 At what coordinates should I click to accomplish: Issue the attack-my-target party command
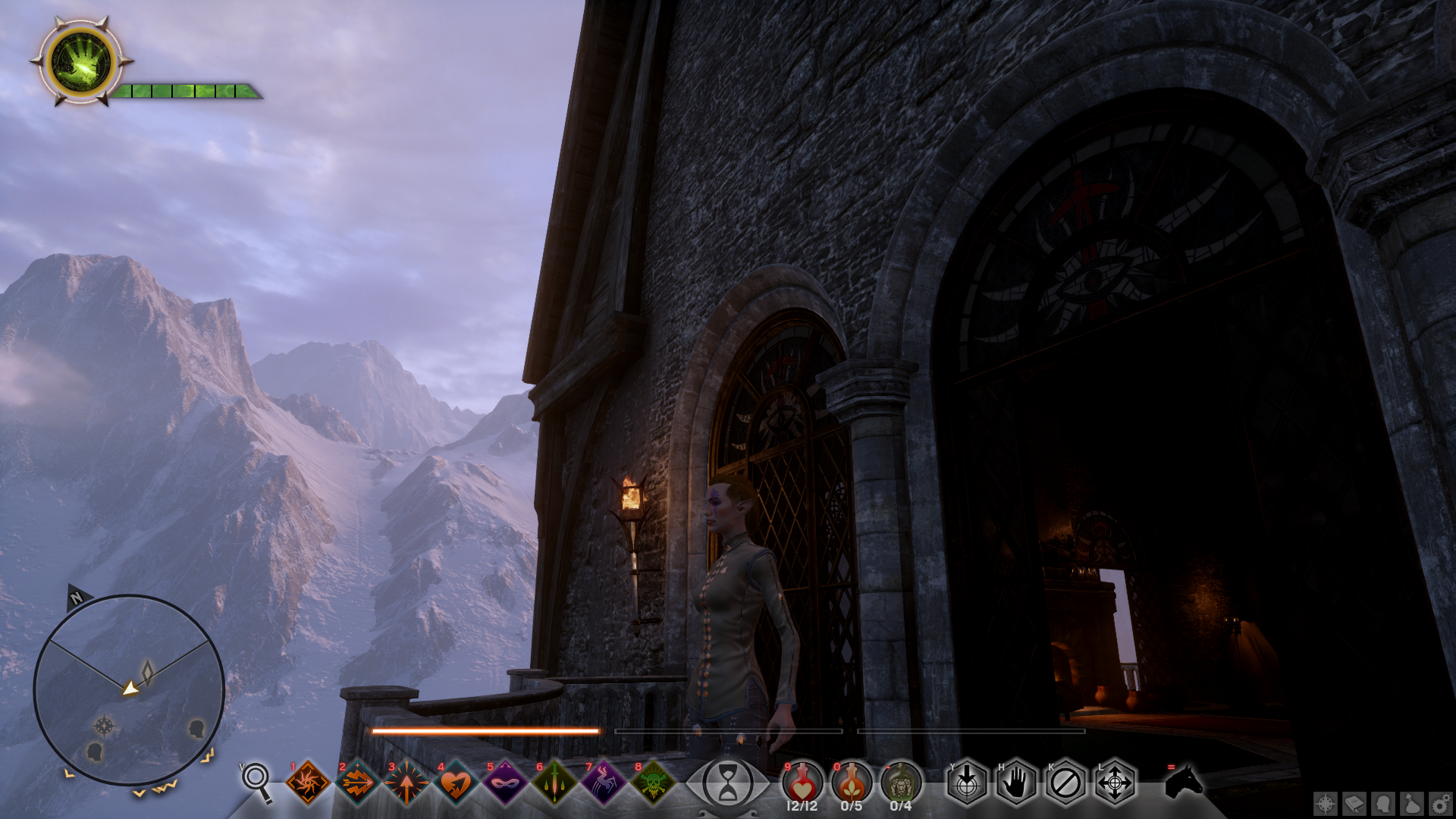click(967, 783)
